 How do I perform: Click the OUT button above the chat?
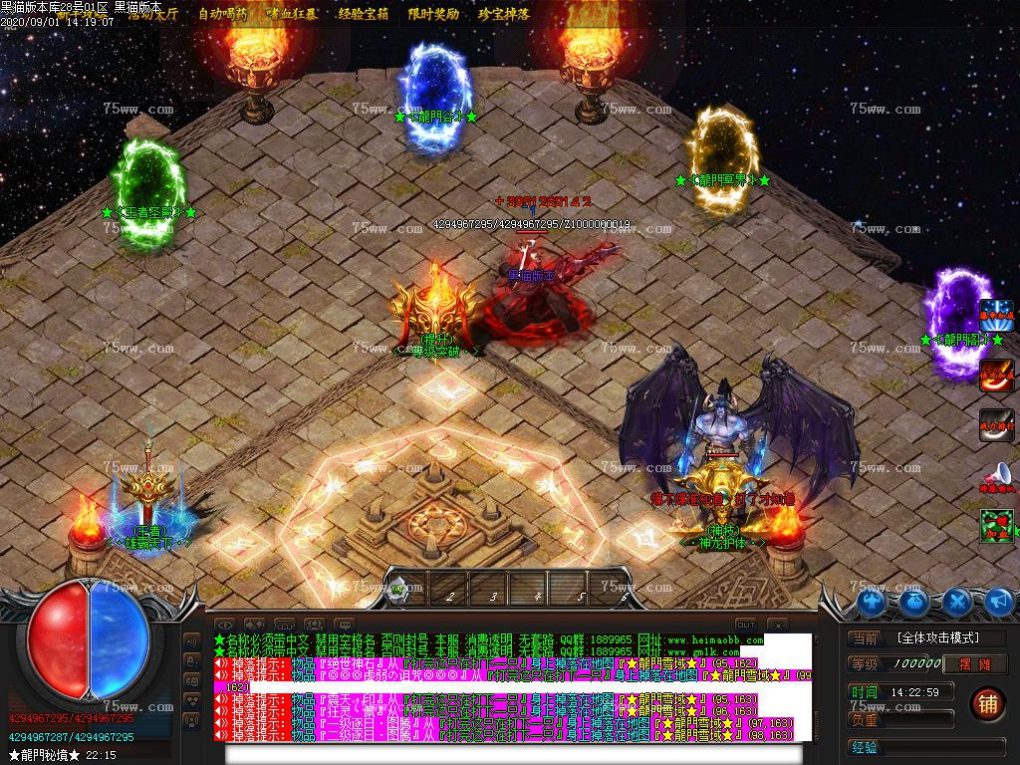tap(745, 624)
